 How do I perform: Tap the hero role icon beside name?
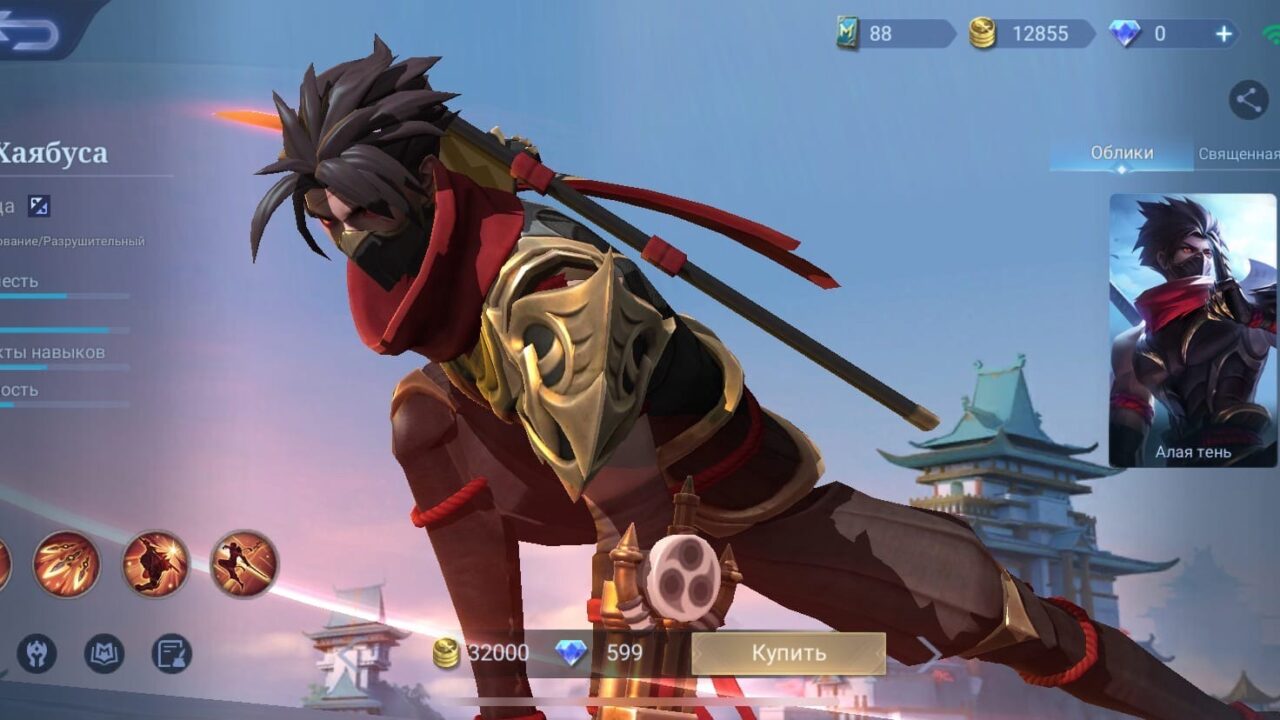38,206
